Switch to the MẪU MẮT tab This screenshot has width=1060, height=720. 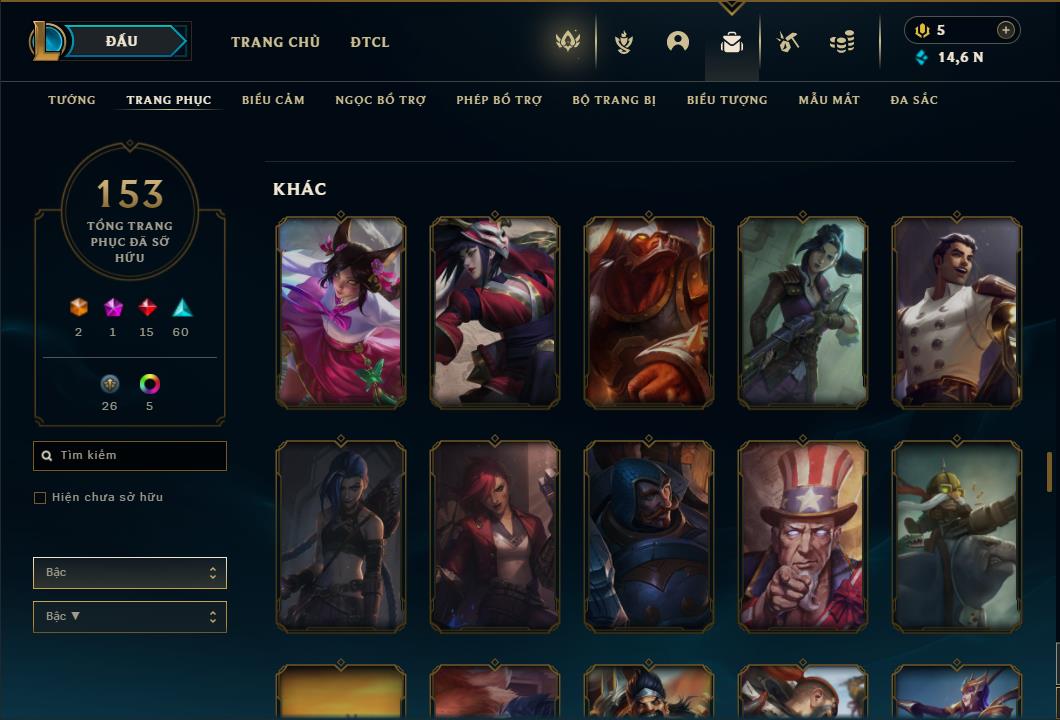pos(829,100)
